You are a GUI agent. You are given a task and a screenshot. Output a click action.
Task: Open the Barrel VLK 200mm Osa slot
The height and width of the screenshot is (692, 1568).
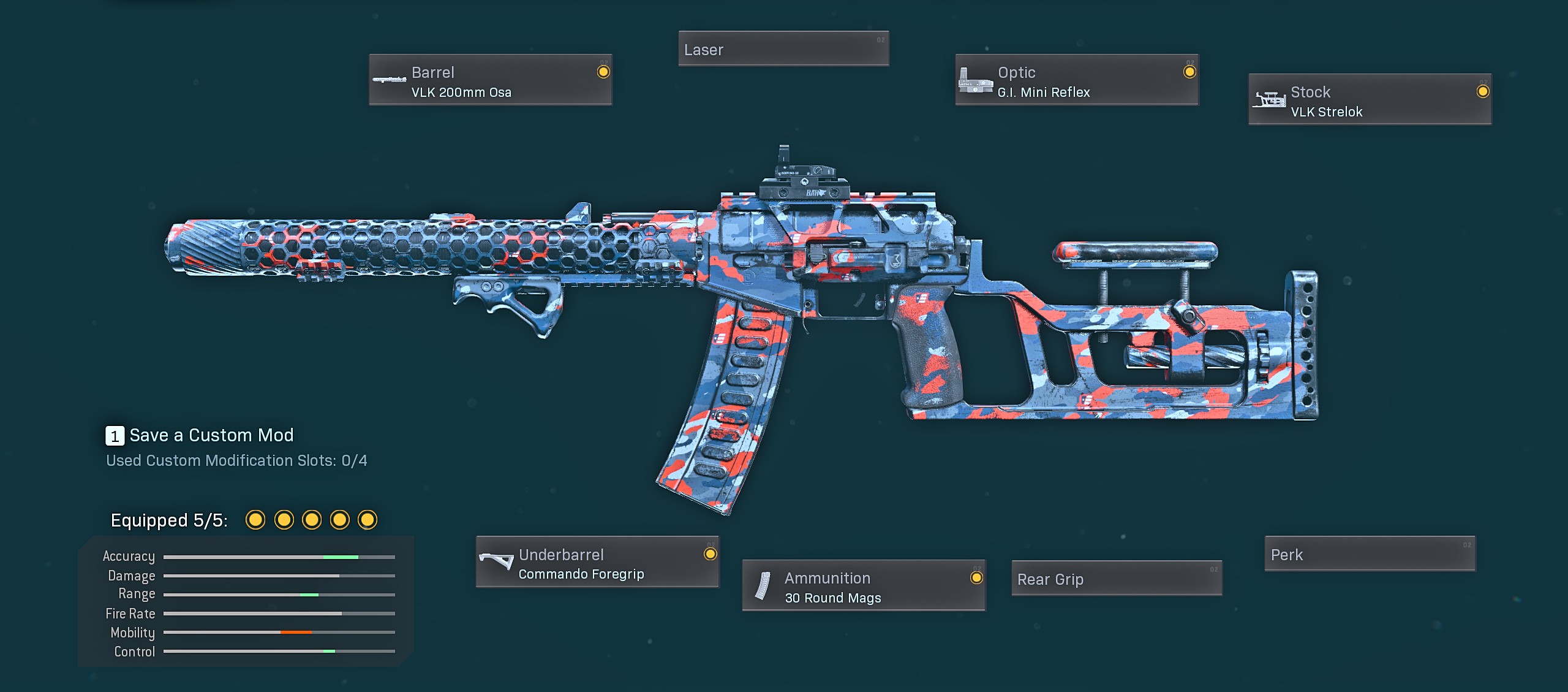(x=490, y=80)
